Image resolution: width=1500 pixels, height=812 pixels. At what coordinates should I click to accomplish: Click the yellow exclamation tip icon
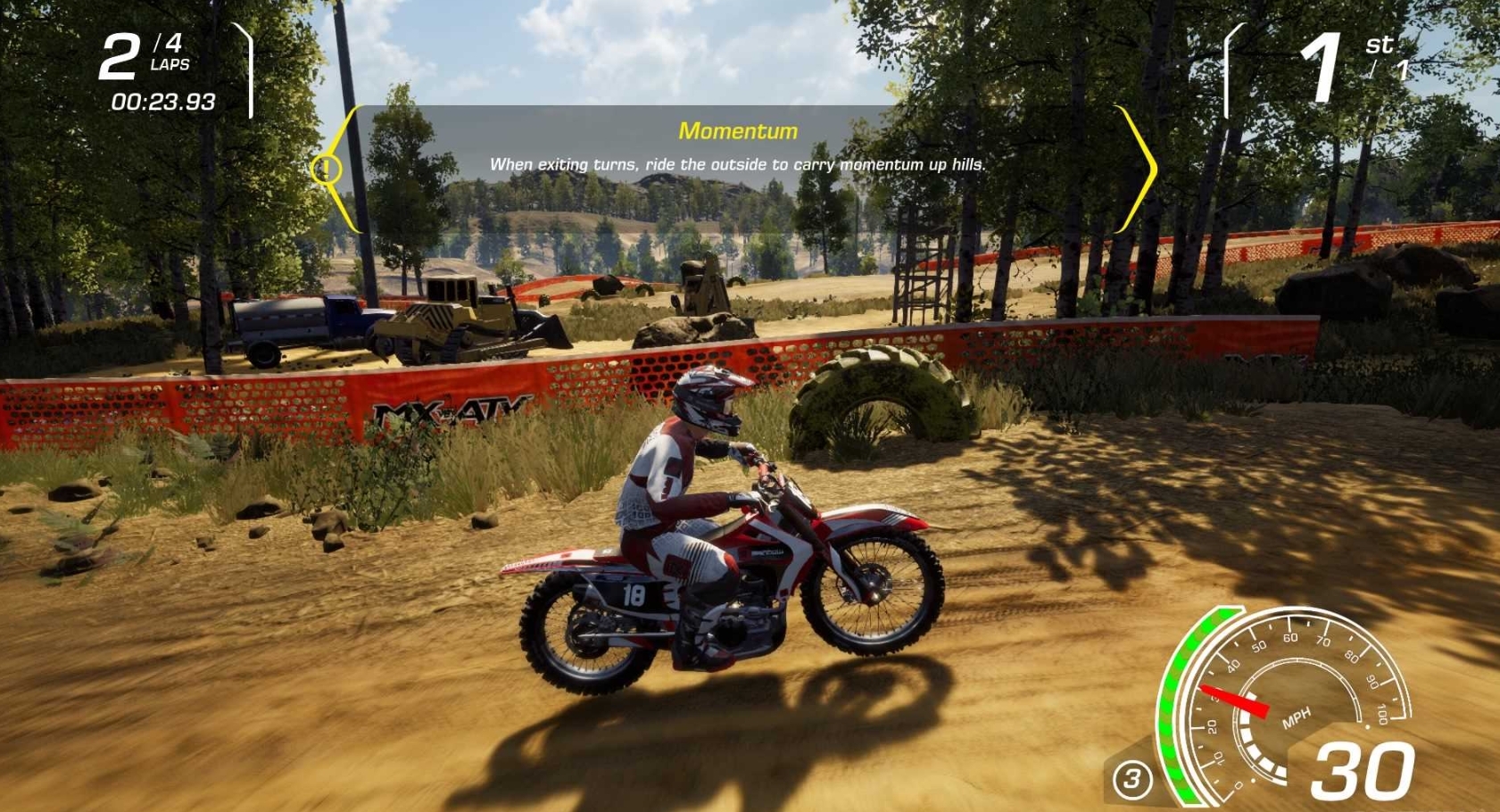(326, 169)
